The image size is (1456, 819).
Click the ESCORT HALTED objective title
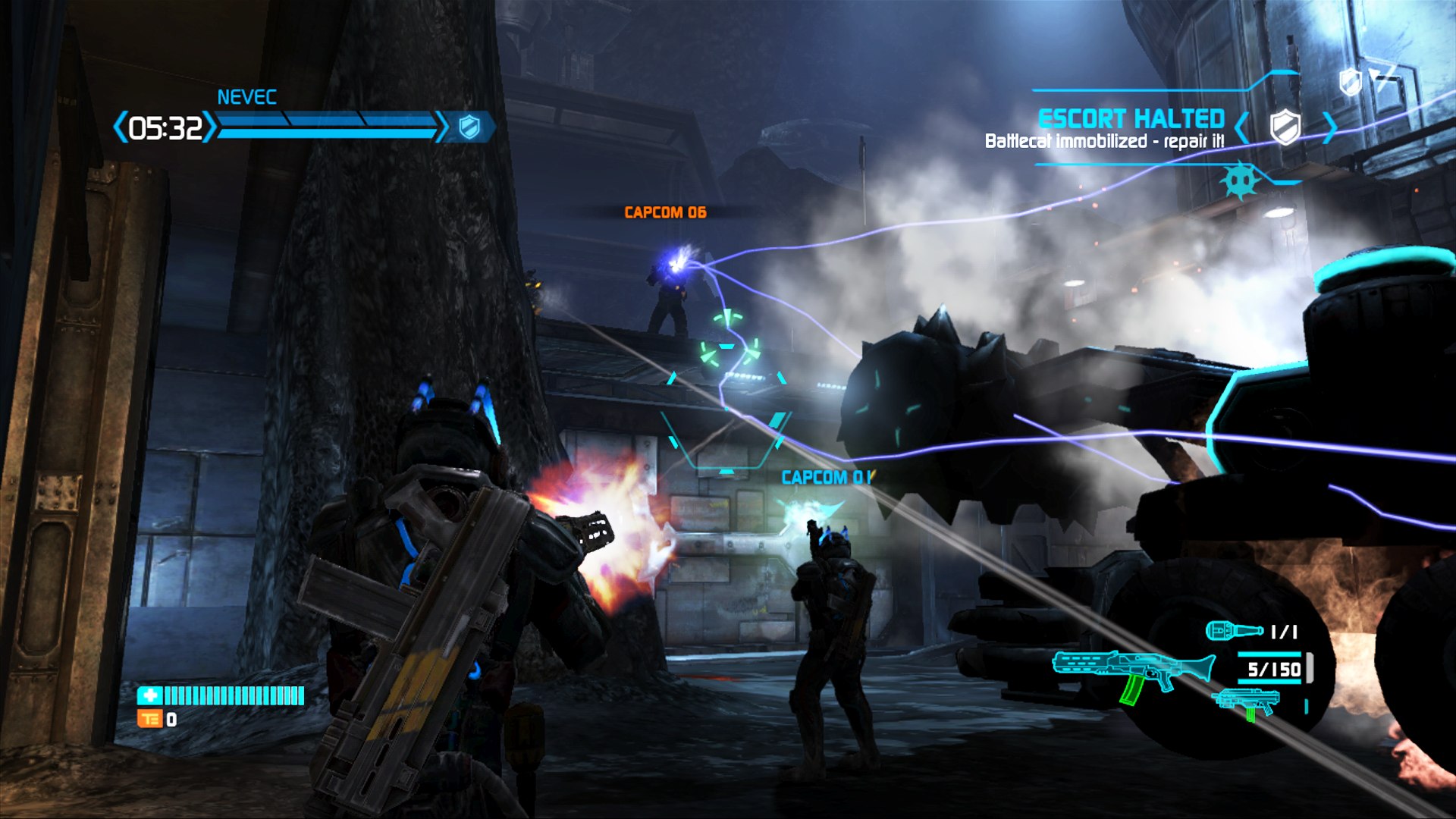click(1130, 119)
